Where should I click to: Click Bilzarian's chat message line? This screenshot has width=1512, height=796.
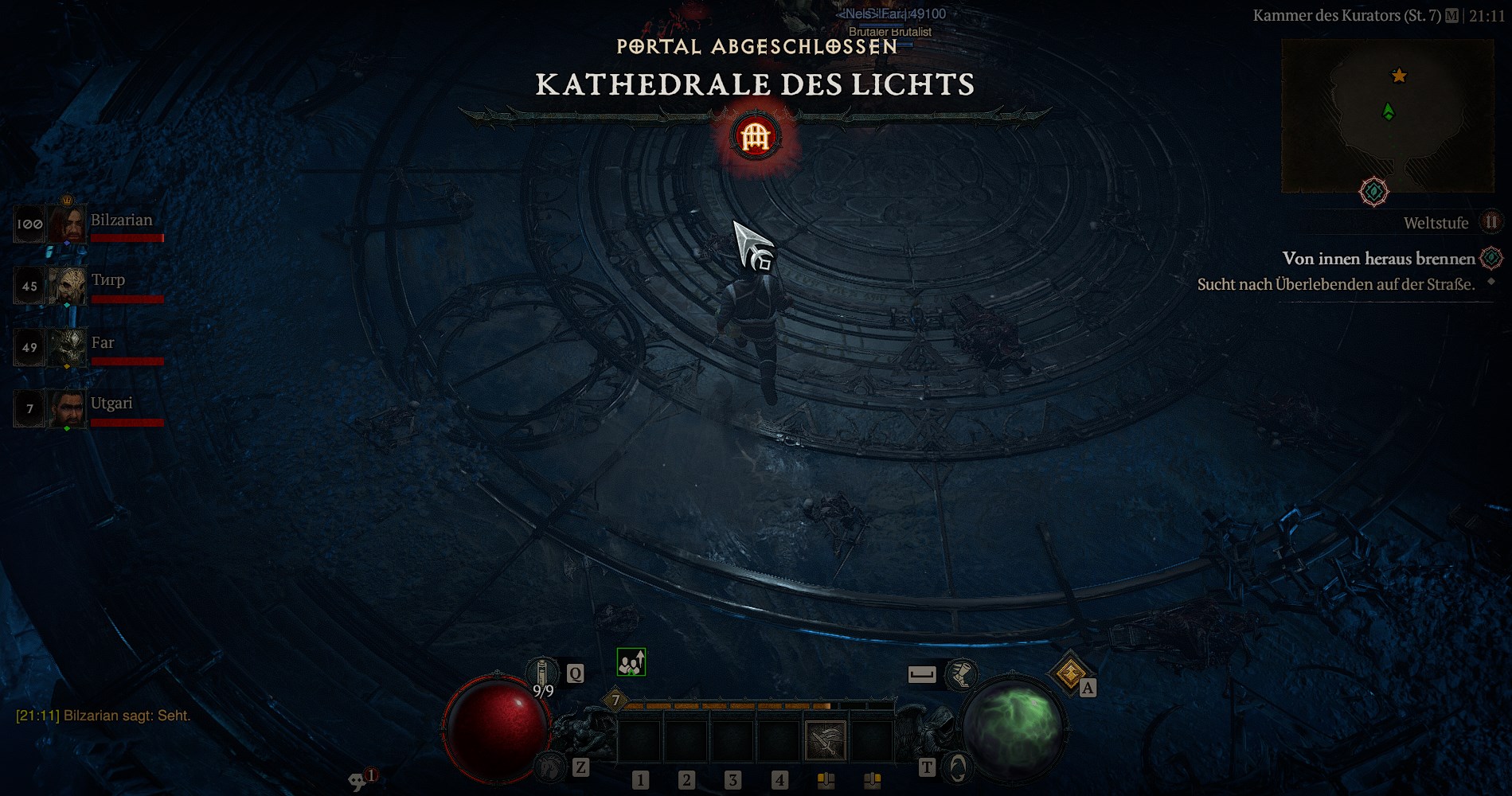pos(104,716)
